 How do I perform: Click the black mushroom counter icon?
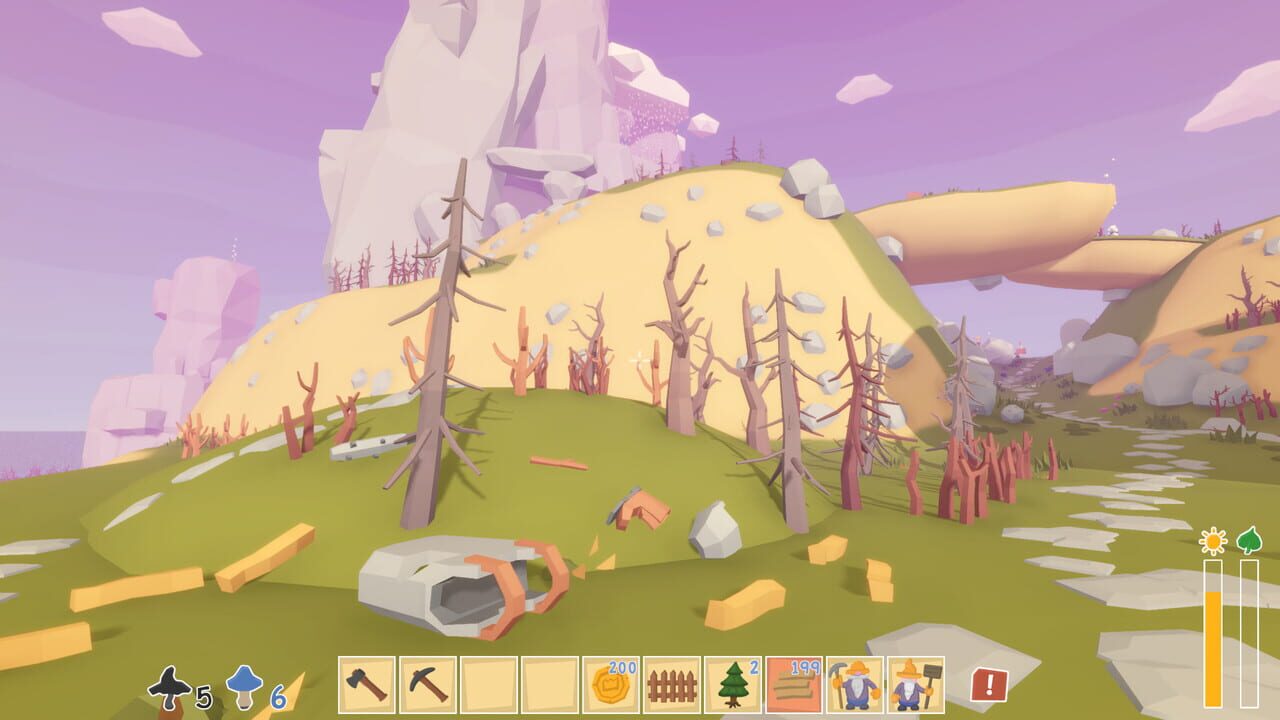coord(170,685)
